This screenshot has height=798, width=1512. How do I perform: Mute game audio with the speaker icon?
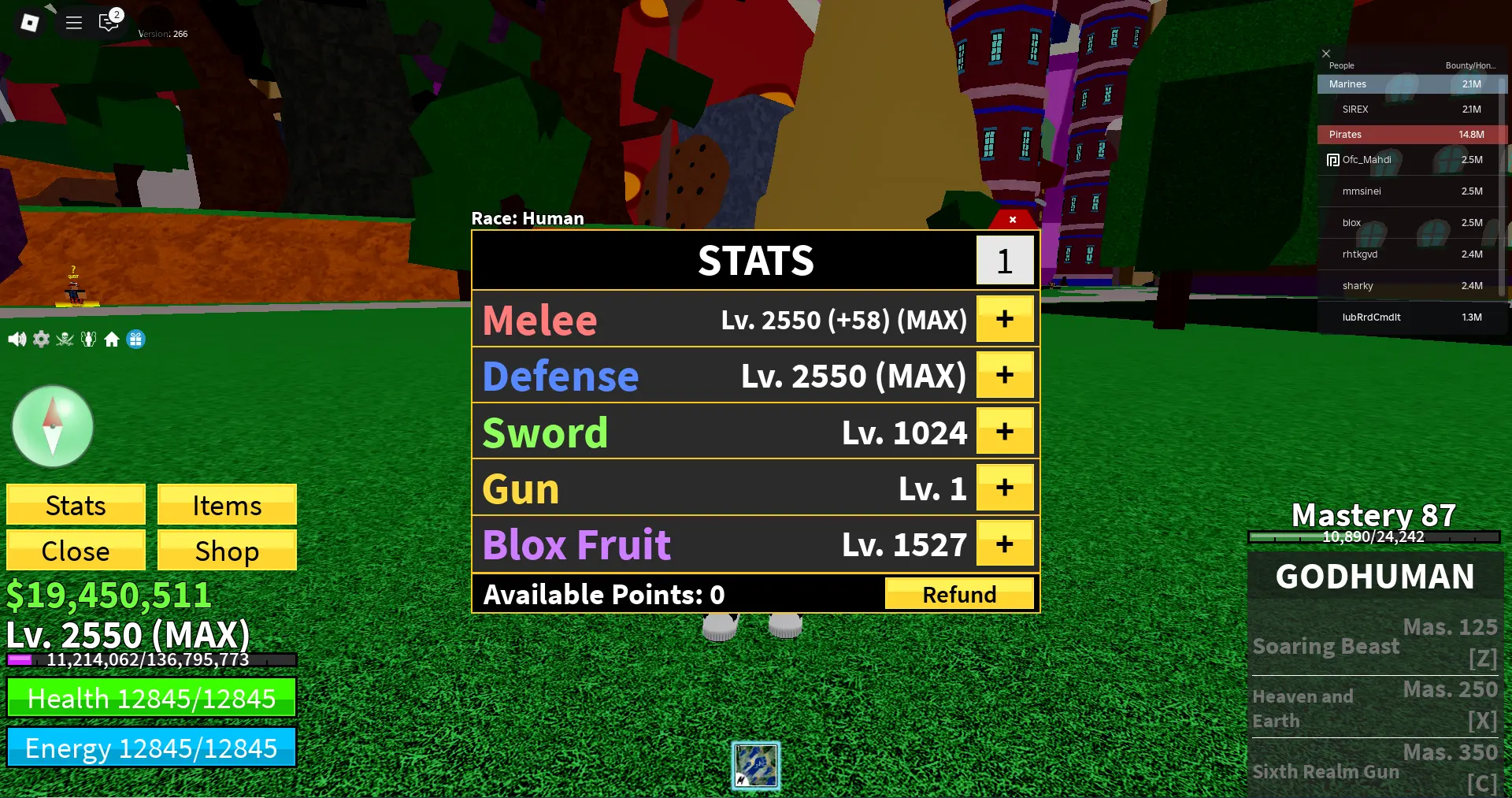point(17,339)
